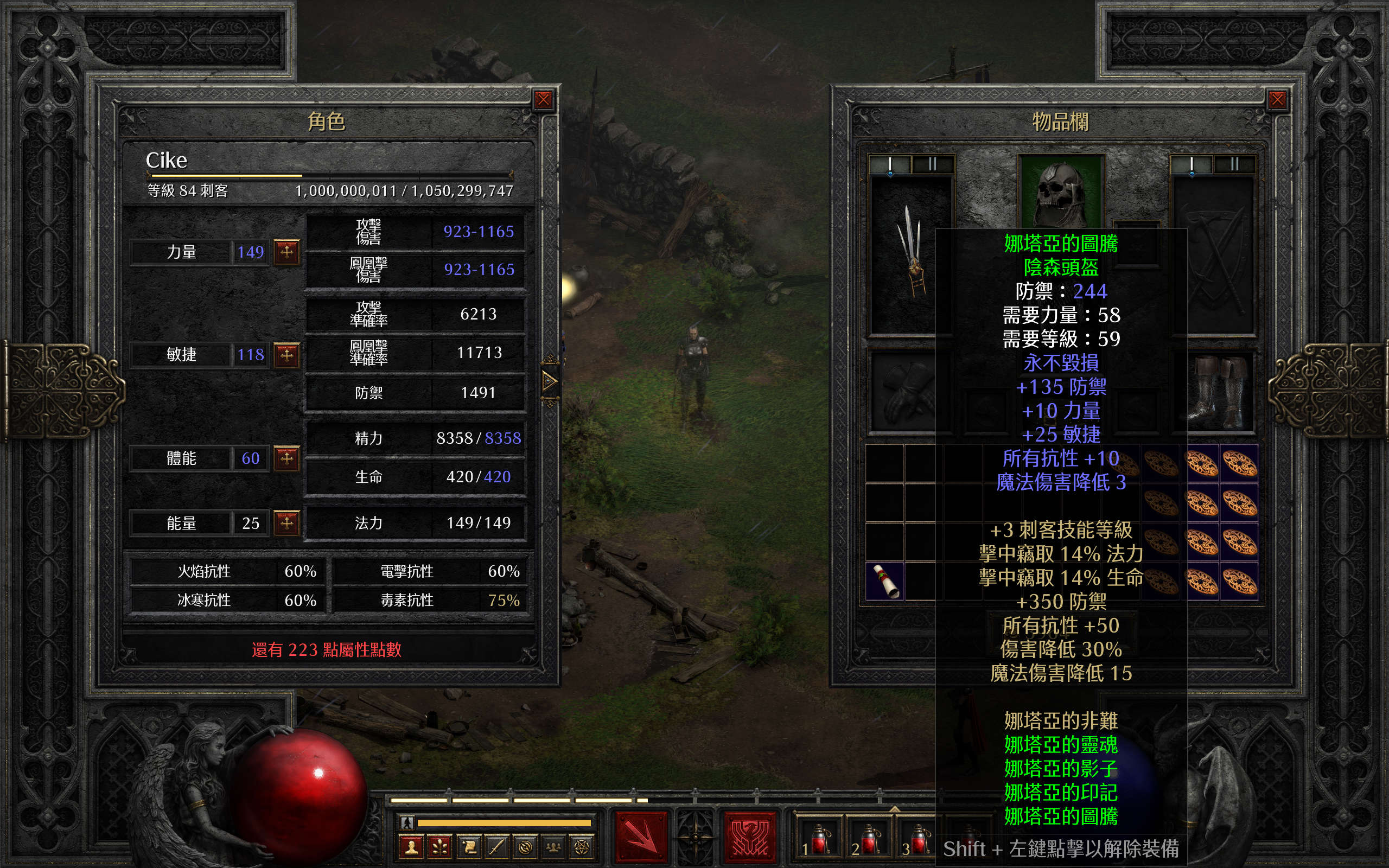Open the game menu pentagram icon

coord(582,847)
